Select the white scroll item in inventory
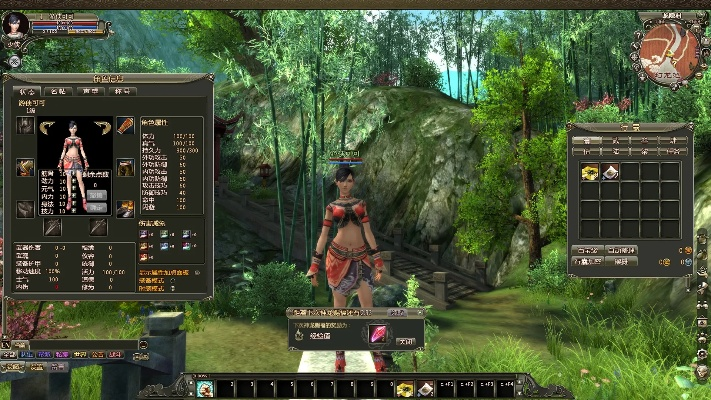This screenshot has width=711, height=400. (610, 172)
